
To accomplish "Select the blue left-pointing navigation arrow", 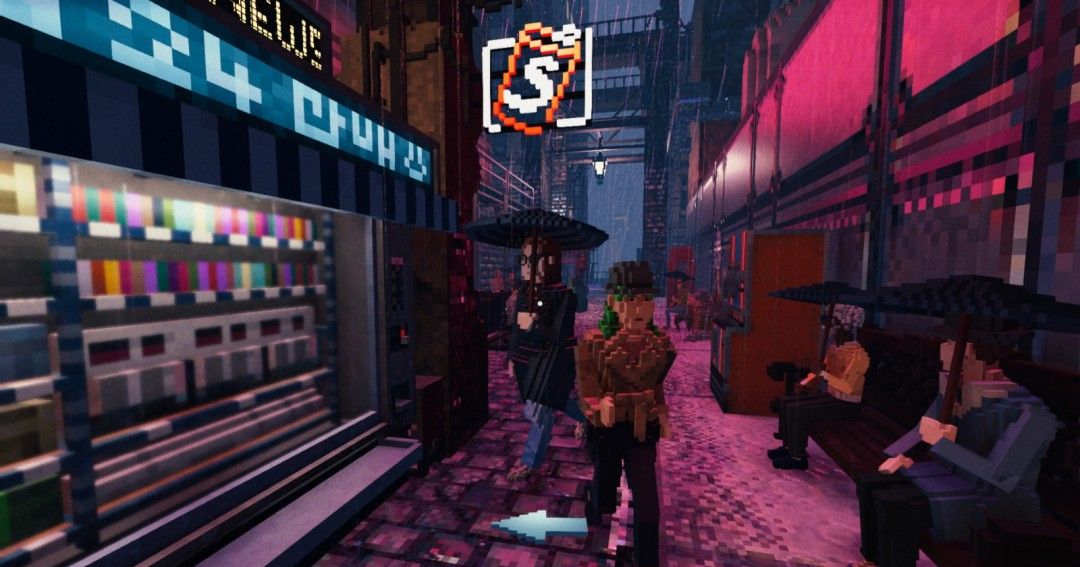I will coord(543,525).
